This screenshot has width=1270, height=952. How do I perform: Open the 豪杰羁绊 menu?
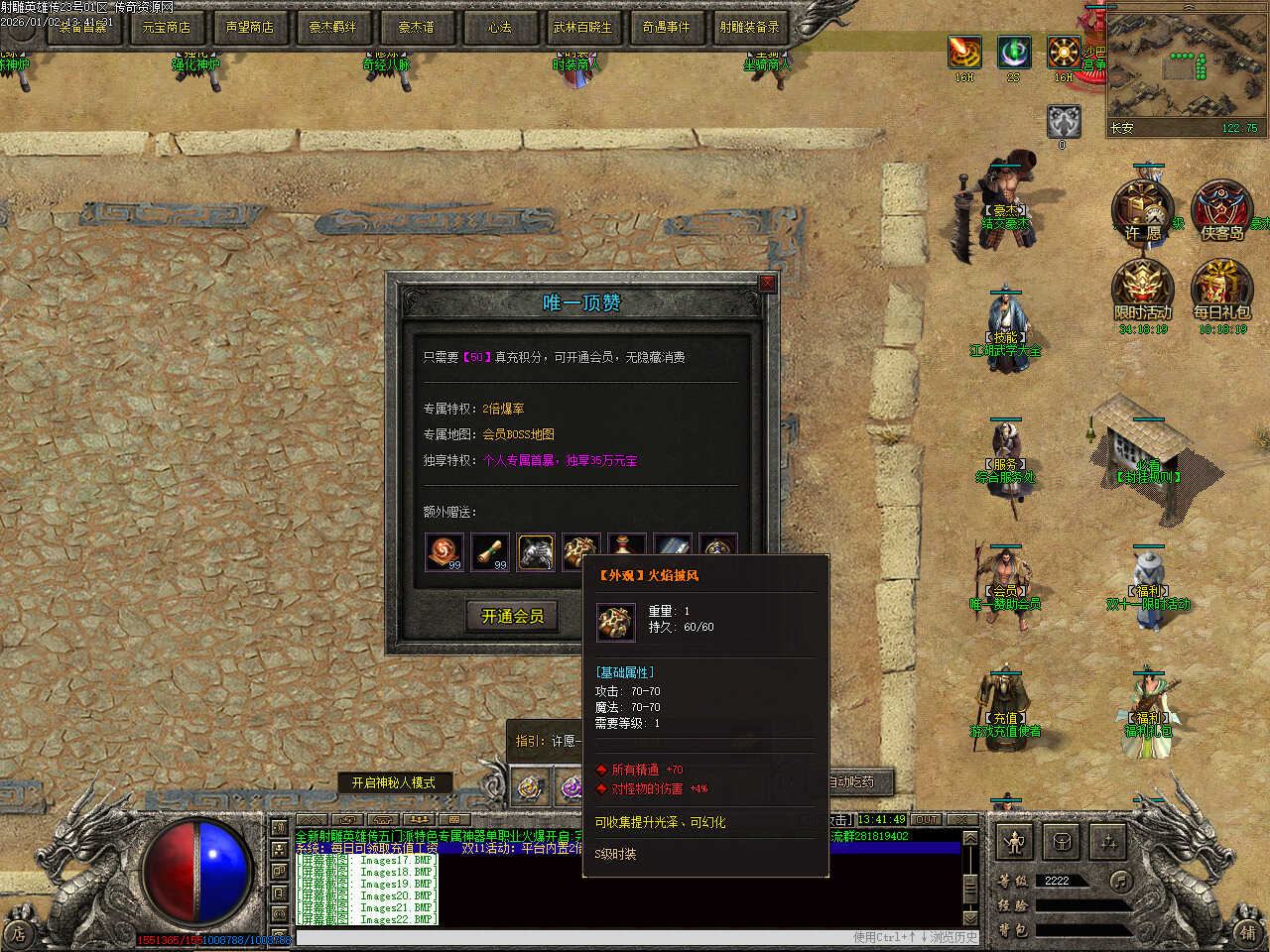(332, 27)
